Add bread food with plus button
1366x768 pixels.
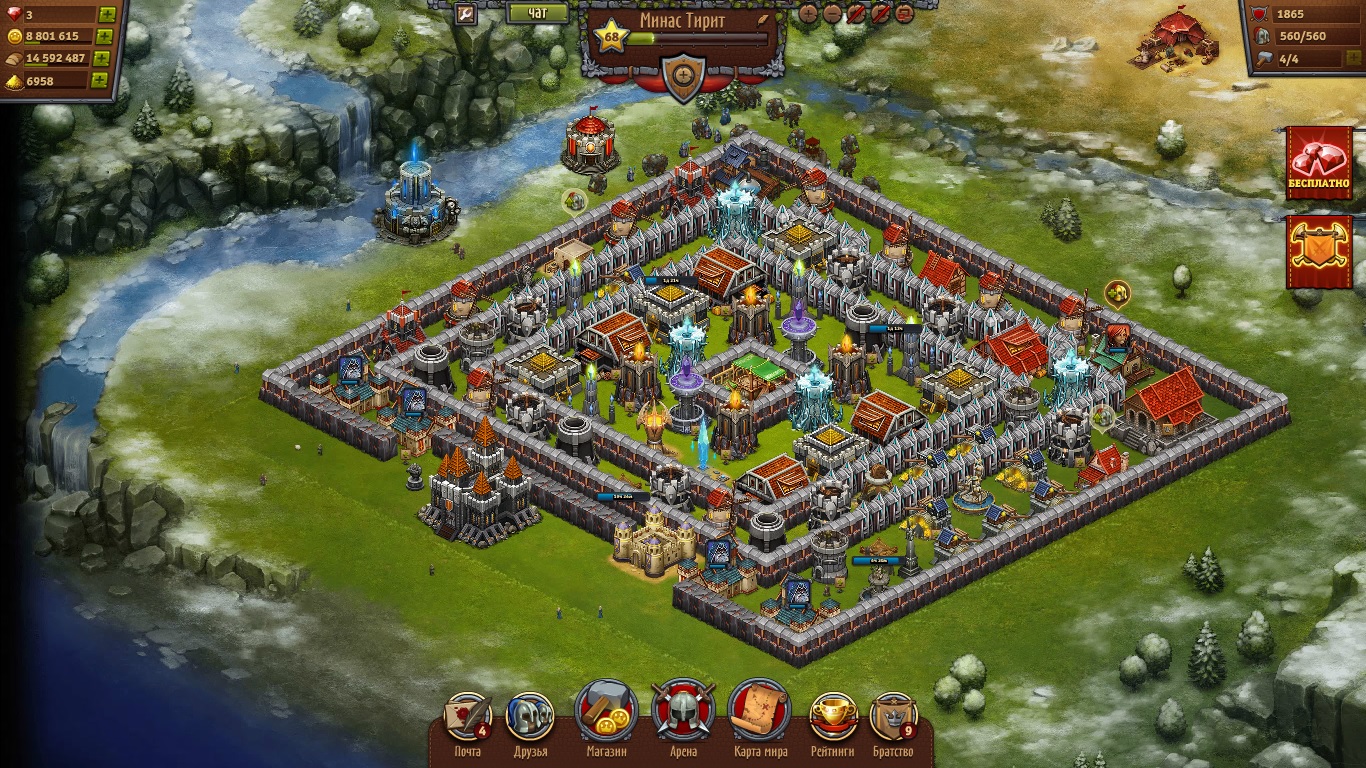click(101, 58)
